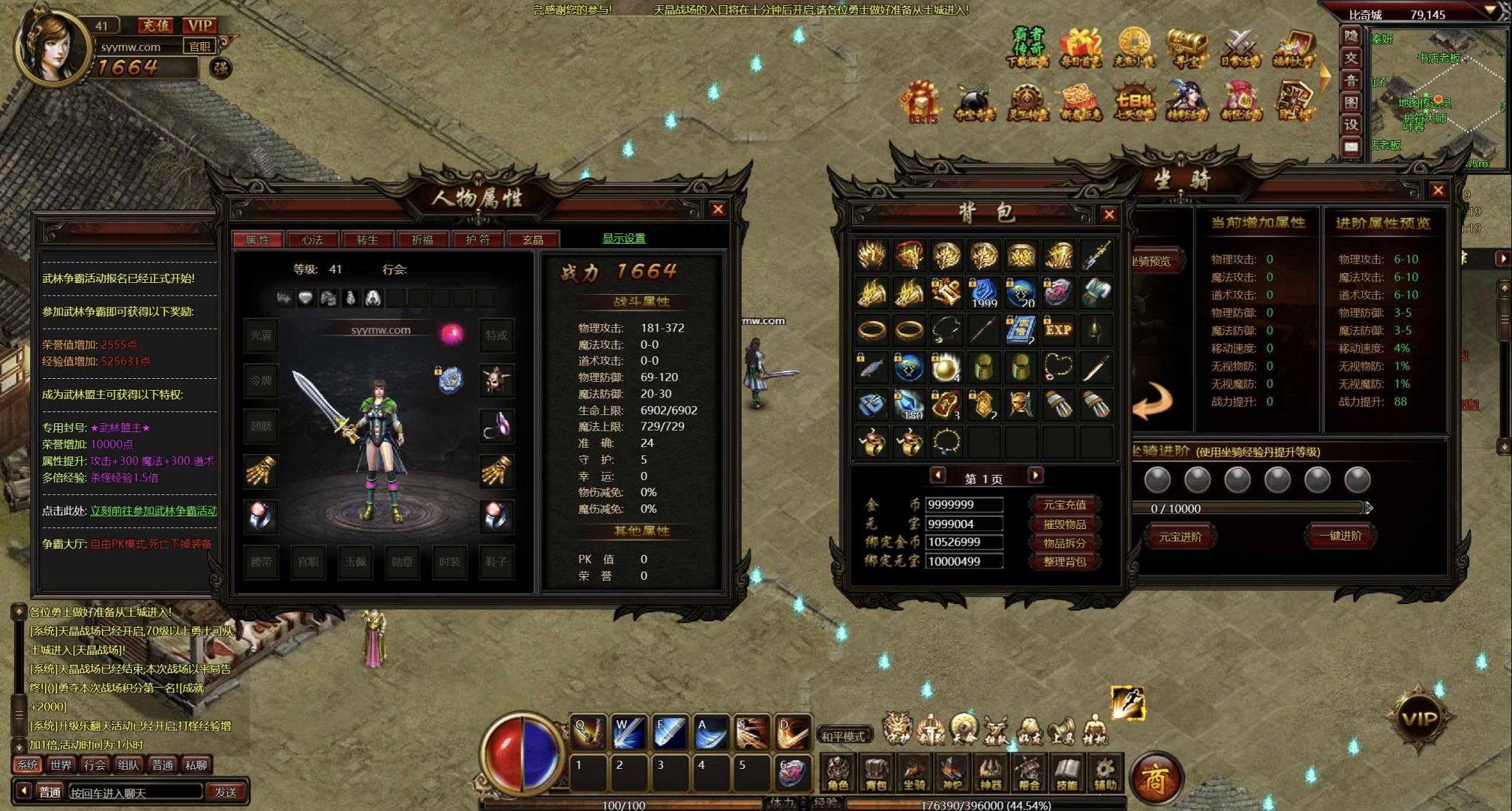Open the round 商 shop button

[x=1155, y=779]
